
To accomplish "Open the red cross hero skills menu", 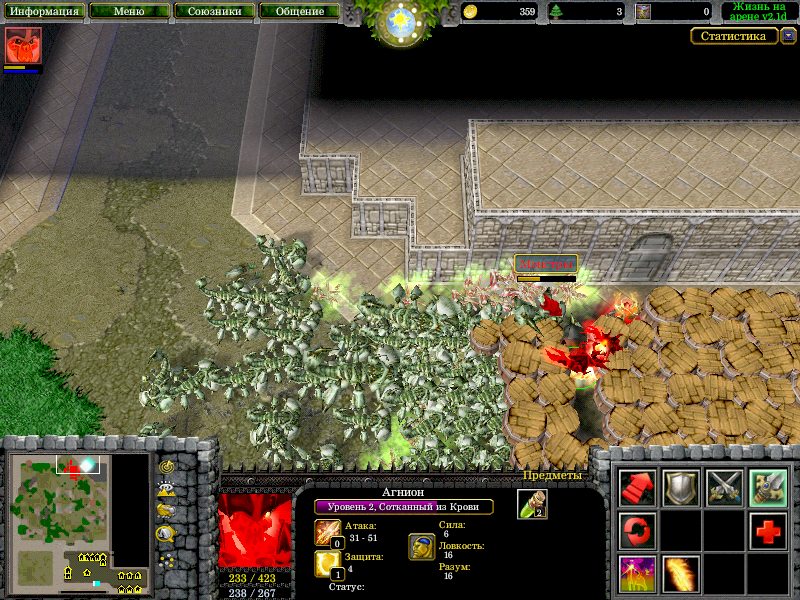I will (768, 531).
